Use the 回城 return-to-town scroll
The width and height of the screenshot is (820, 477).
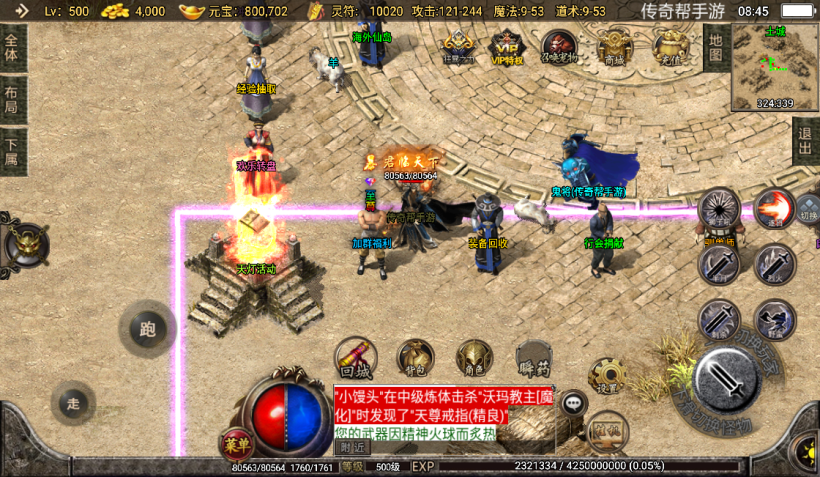(355, 358)
